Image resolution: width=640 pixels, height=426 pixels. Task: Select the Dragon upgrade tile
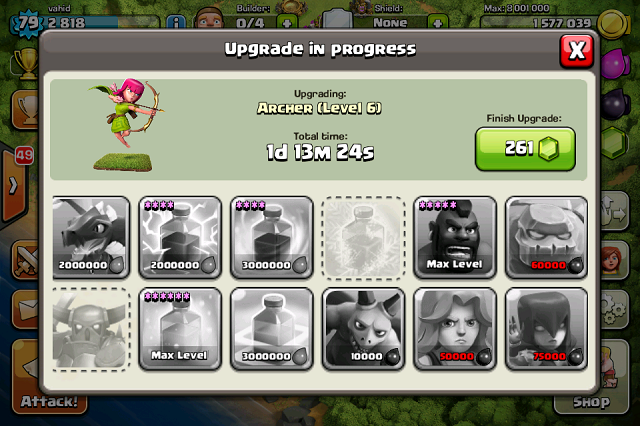click(91, 237)
